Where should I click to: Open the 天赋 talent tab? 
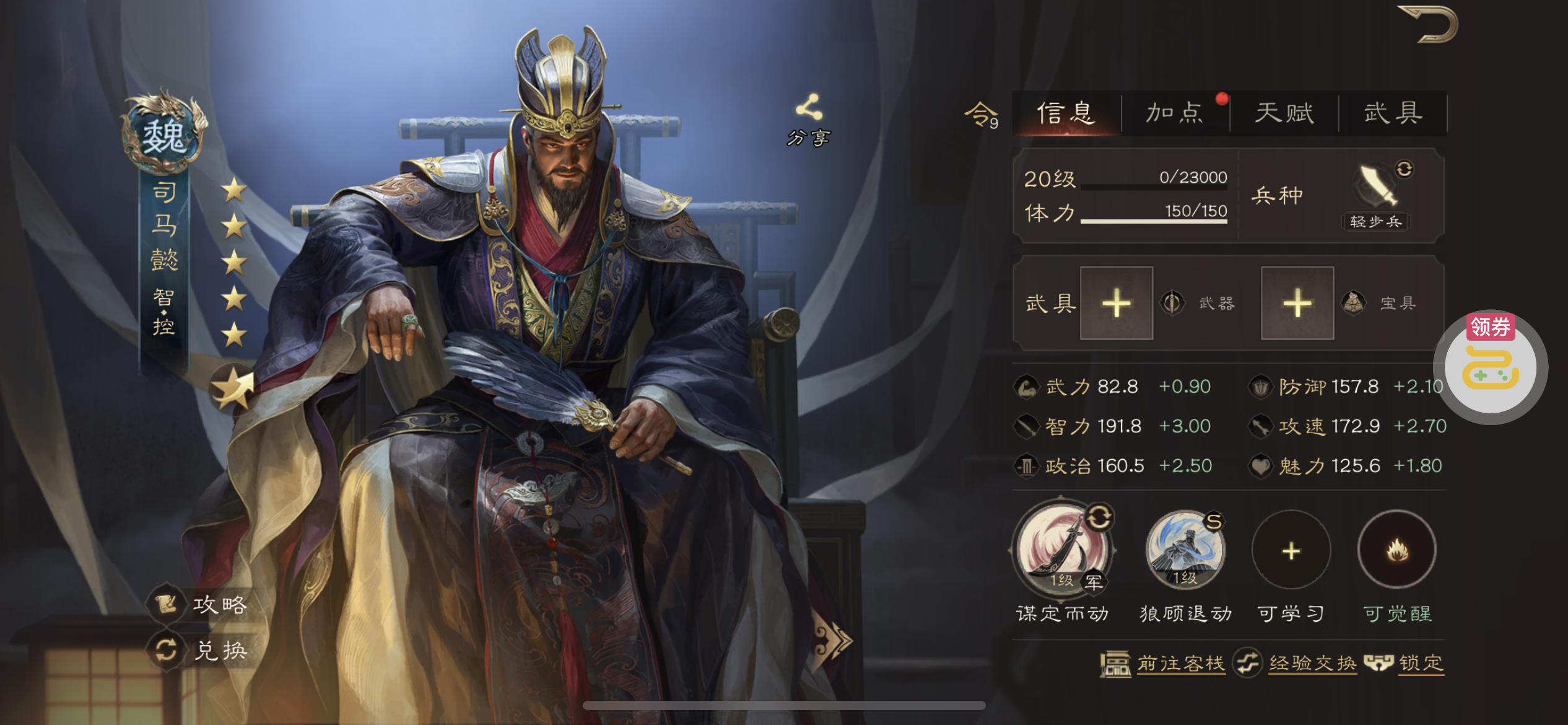pos(1284,113)
